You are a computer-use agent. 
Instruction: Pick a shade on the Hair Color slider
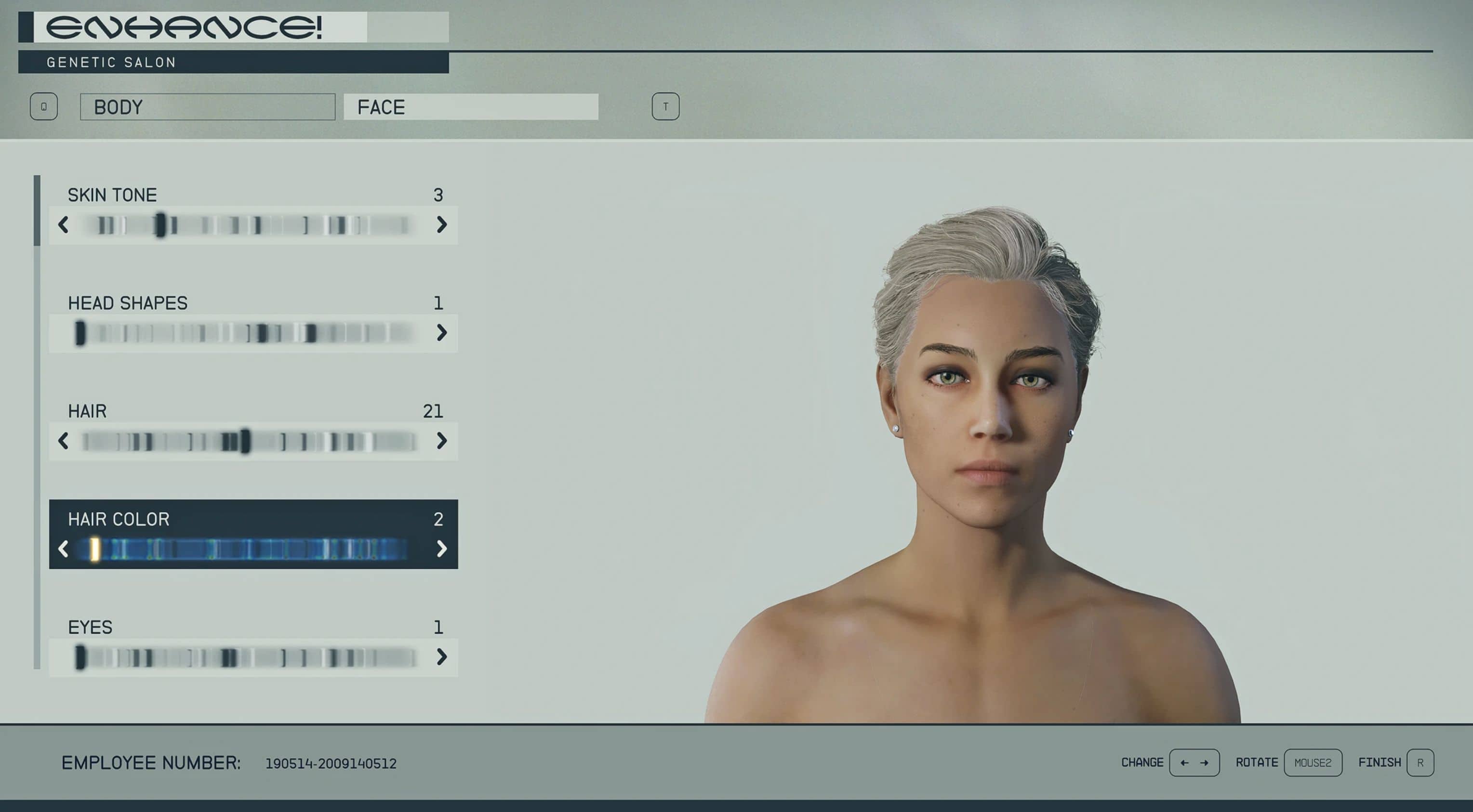(252, 549)
